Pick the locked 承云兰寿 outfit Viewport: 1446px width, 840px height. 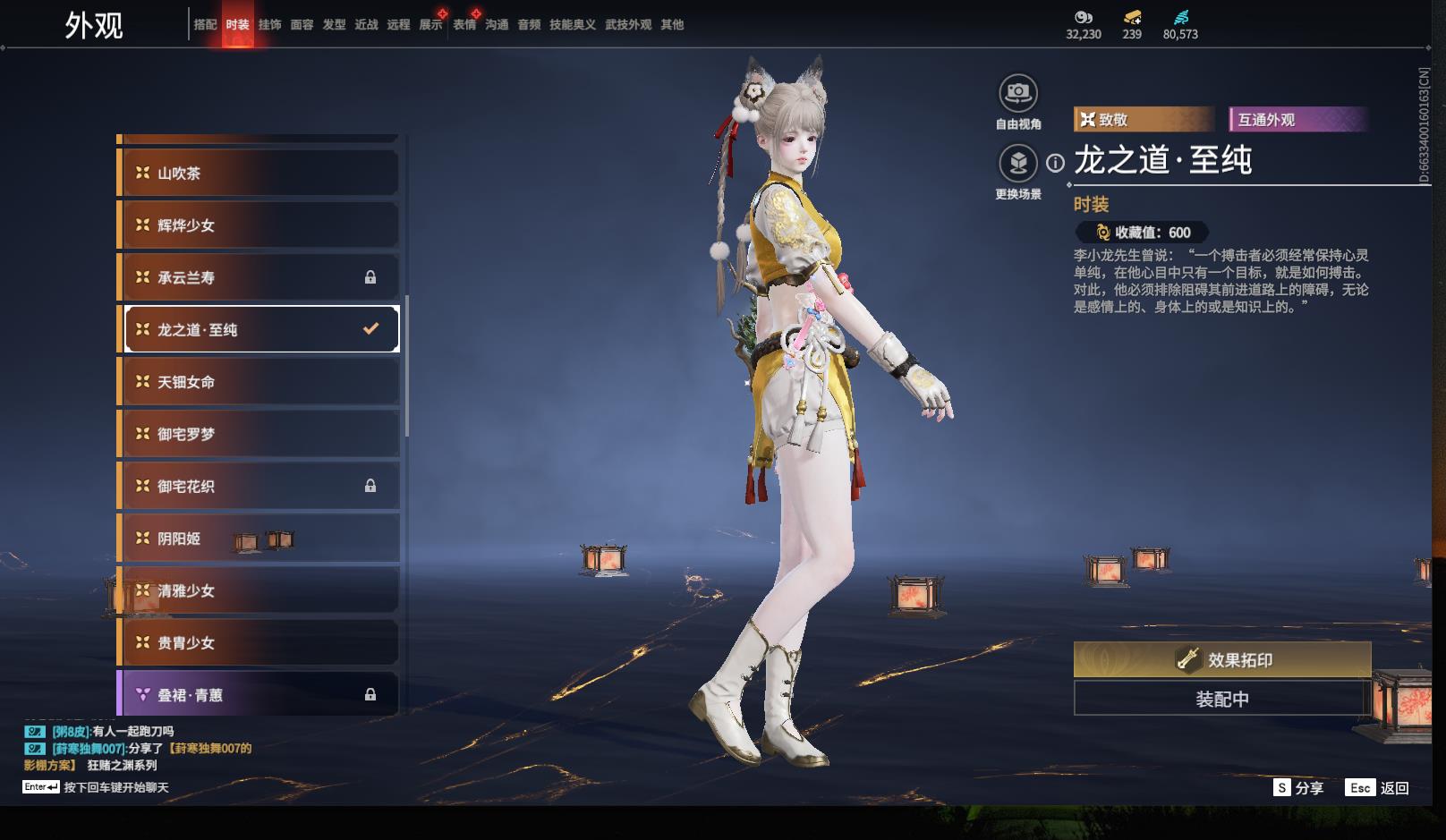[259, 277]
